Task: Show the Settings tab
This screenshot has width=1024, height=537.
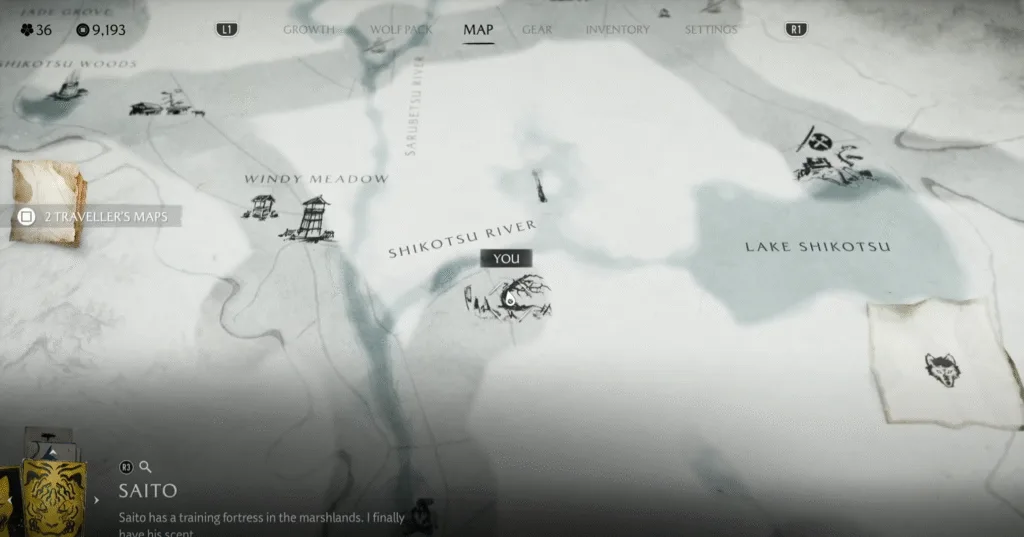Action: pyautogui.click(x=711, y=30)
